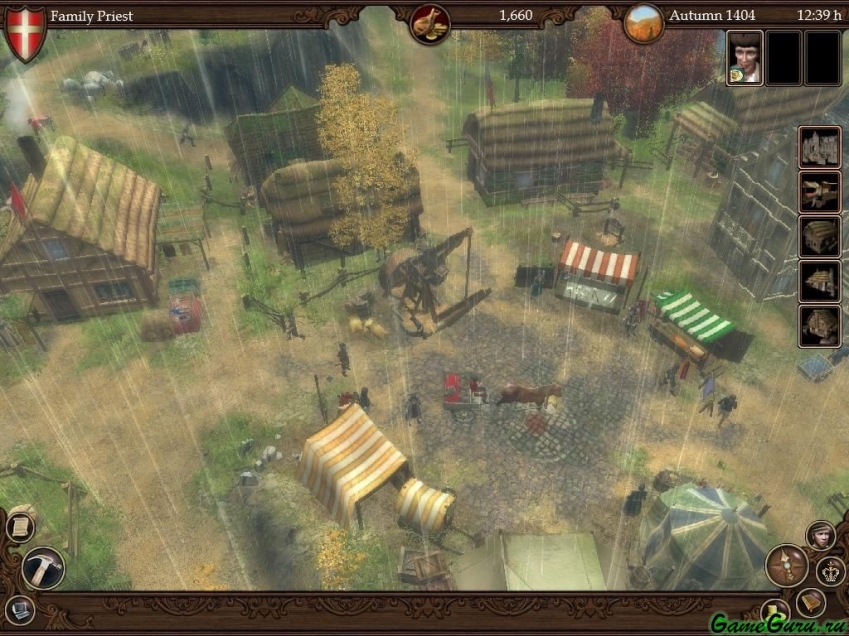The width and height of the screenshot is (849, 636).
Task: Select the family member portrait
Action: [x=744, y=57]
